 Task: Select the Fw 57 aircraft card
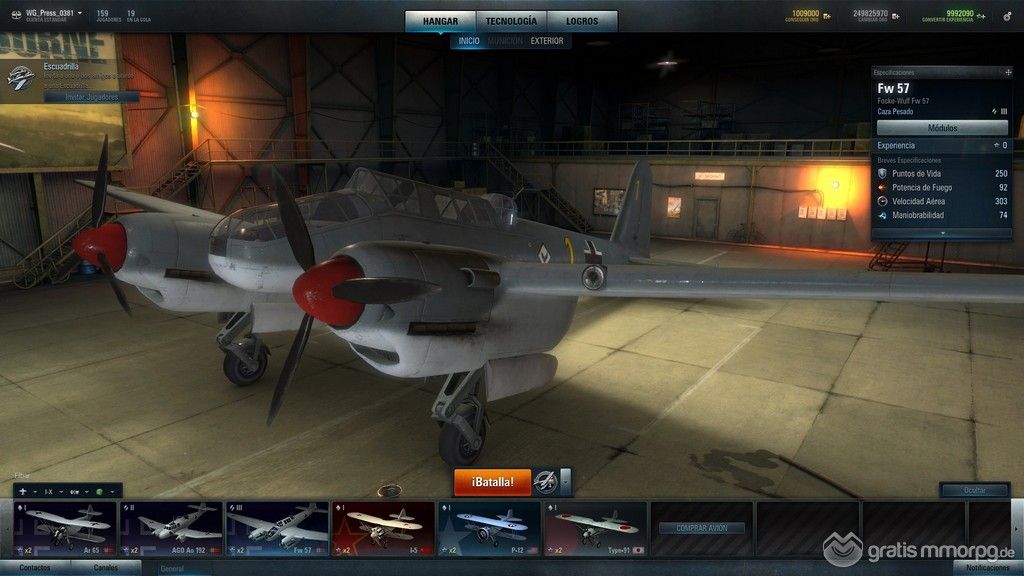277,528
